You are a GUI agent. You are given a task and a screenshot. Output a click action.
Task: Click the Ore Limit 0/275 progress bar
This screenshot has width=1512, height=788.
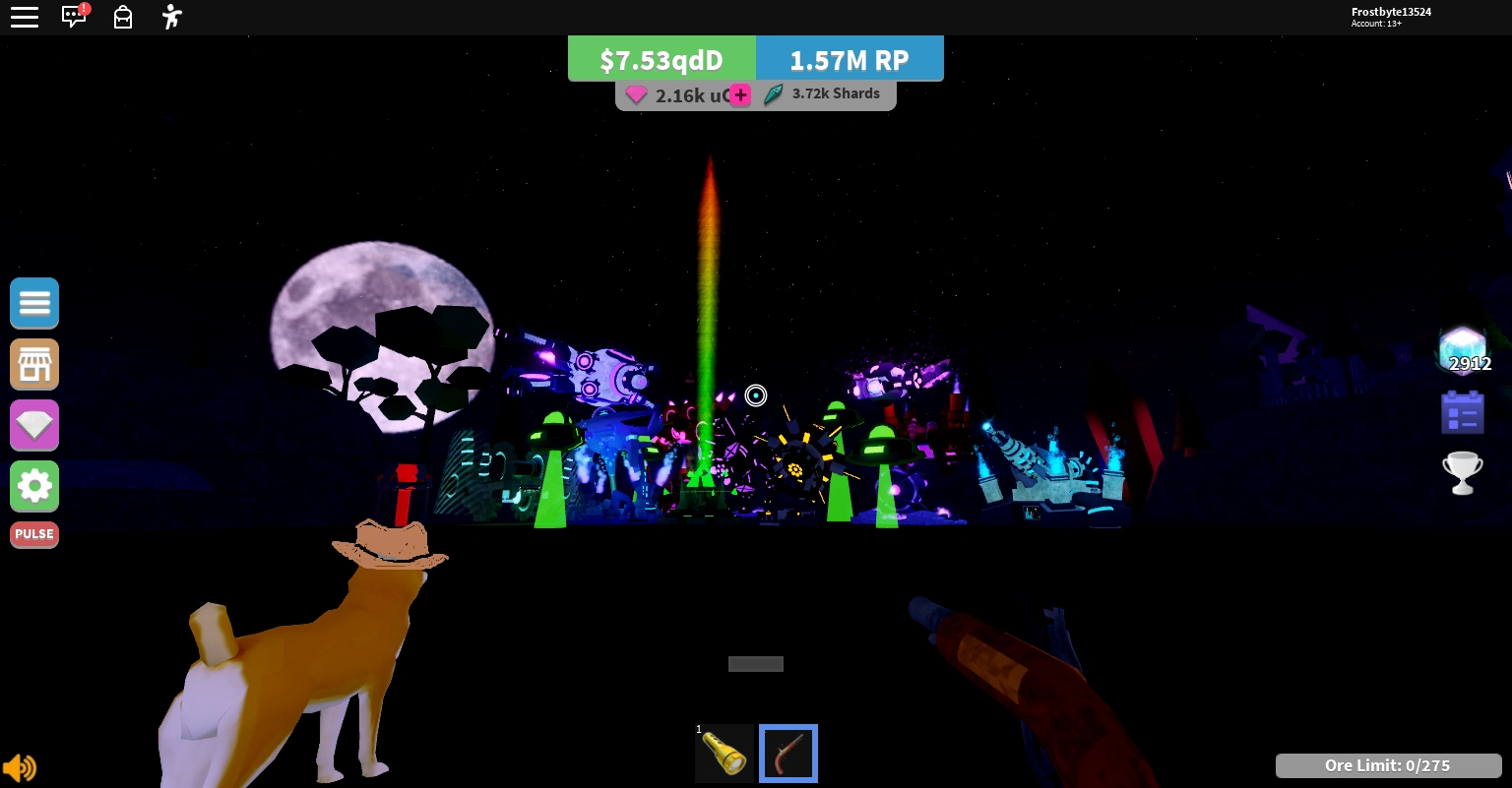point(1388,765)
